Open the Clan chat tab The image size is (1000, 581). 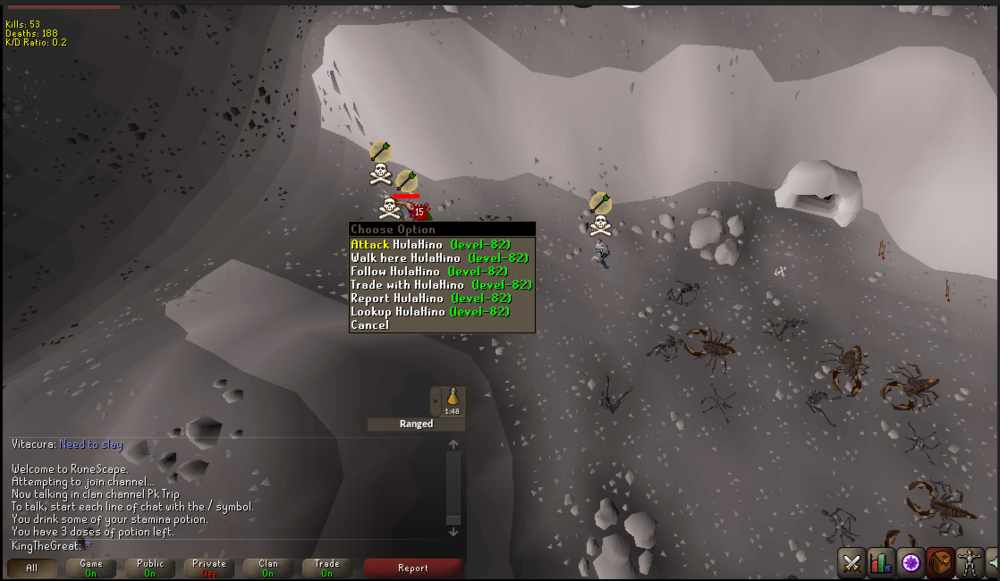[268, 568]
